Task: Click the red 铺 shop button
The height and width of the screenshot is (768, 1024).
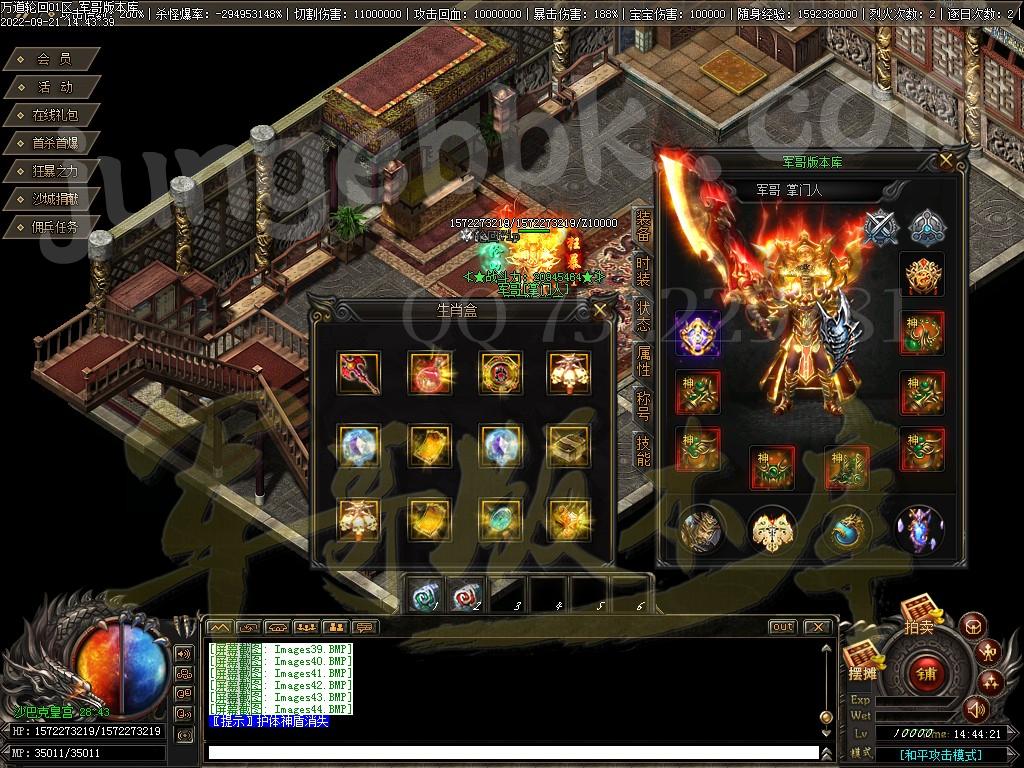Action: coord(925,673)
